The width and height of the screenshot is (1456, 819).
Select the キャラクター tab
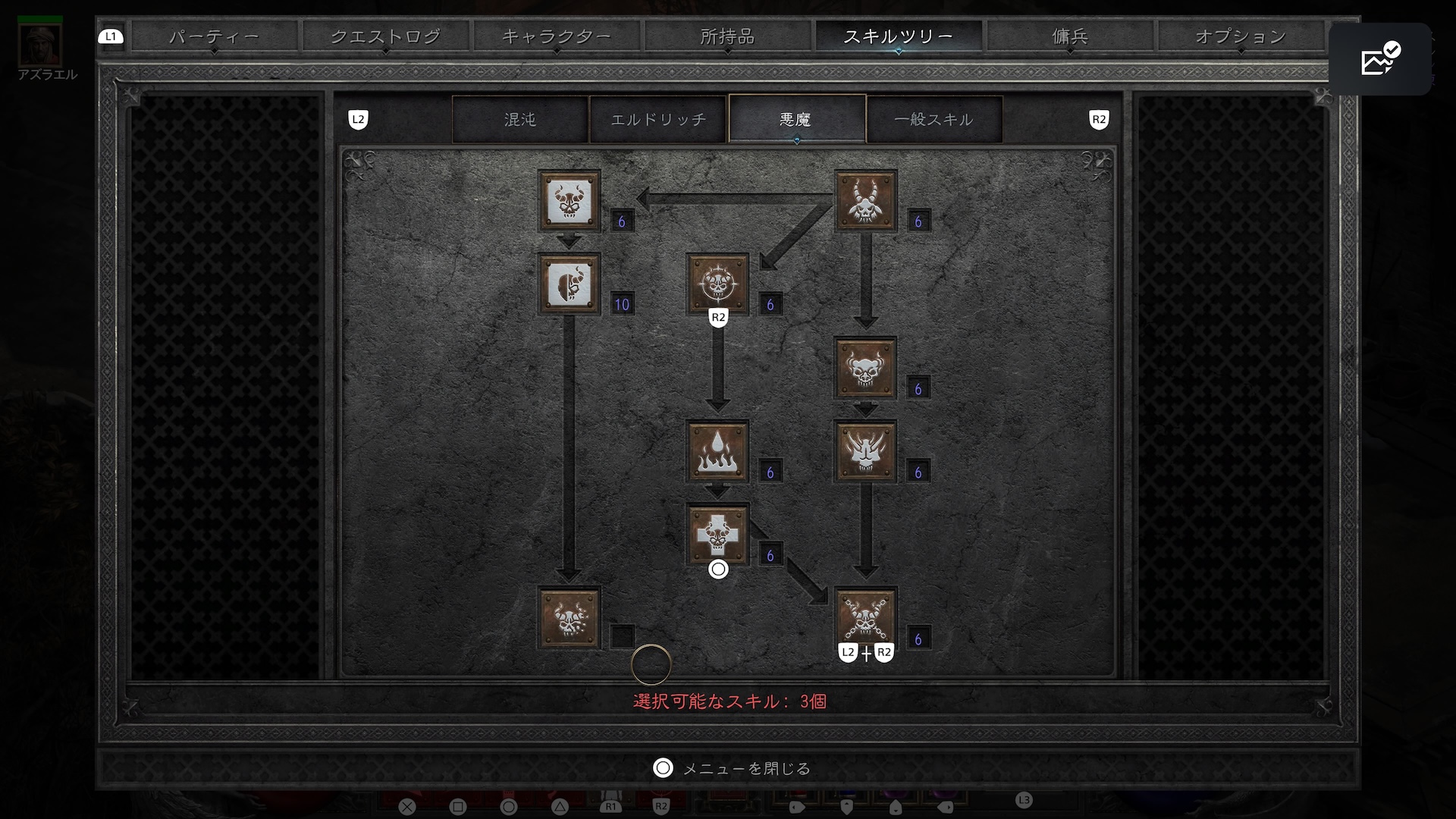coord(557,36)
